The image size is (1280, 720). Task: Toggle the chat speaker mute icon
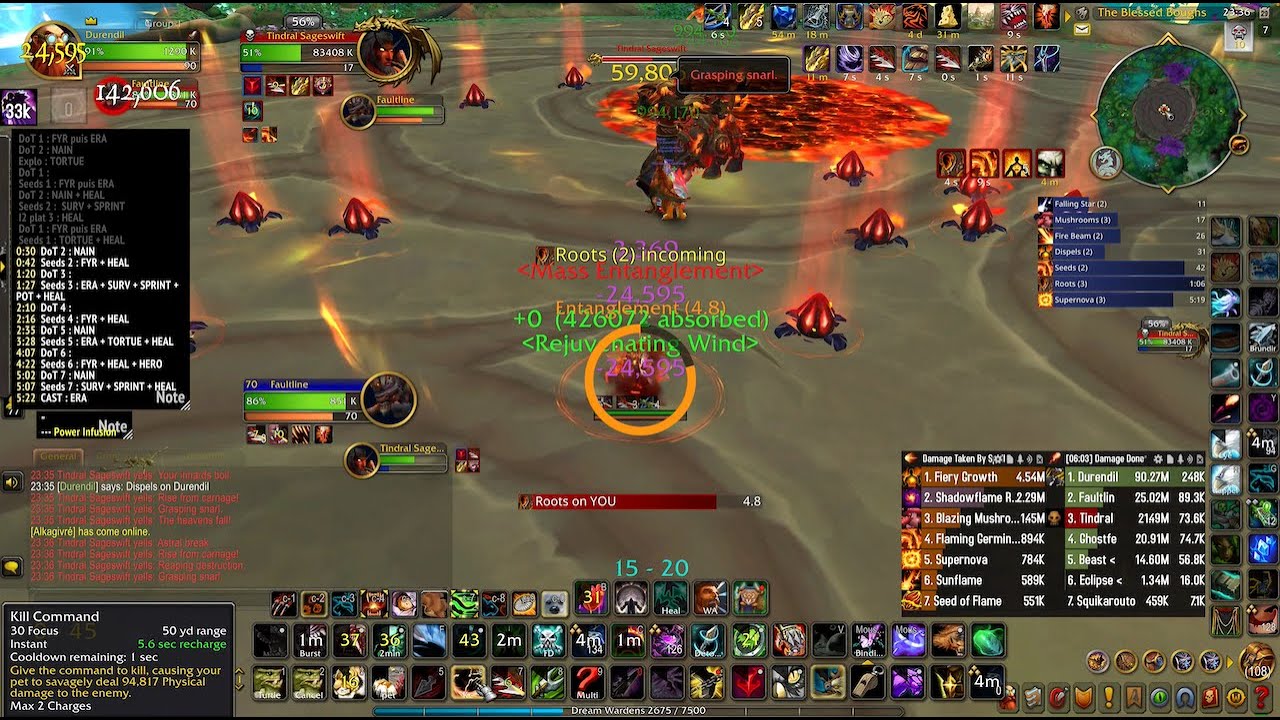(11, 482)
